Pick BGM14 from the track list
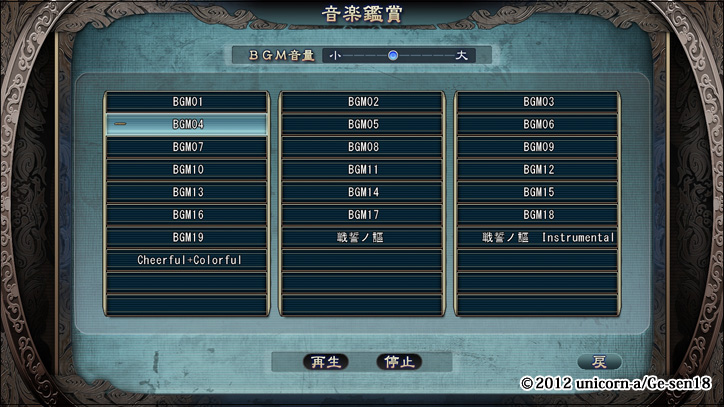 tap(362, 192)
